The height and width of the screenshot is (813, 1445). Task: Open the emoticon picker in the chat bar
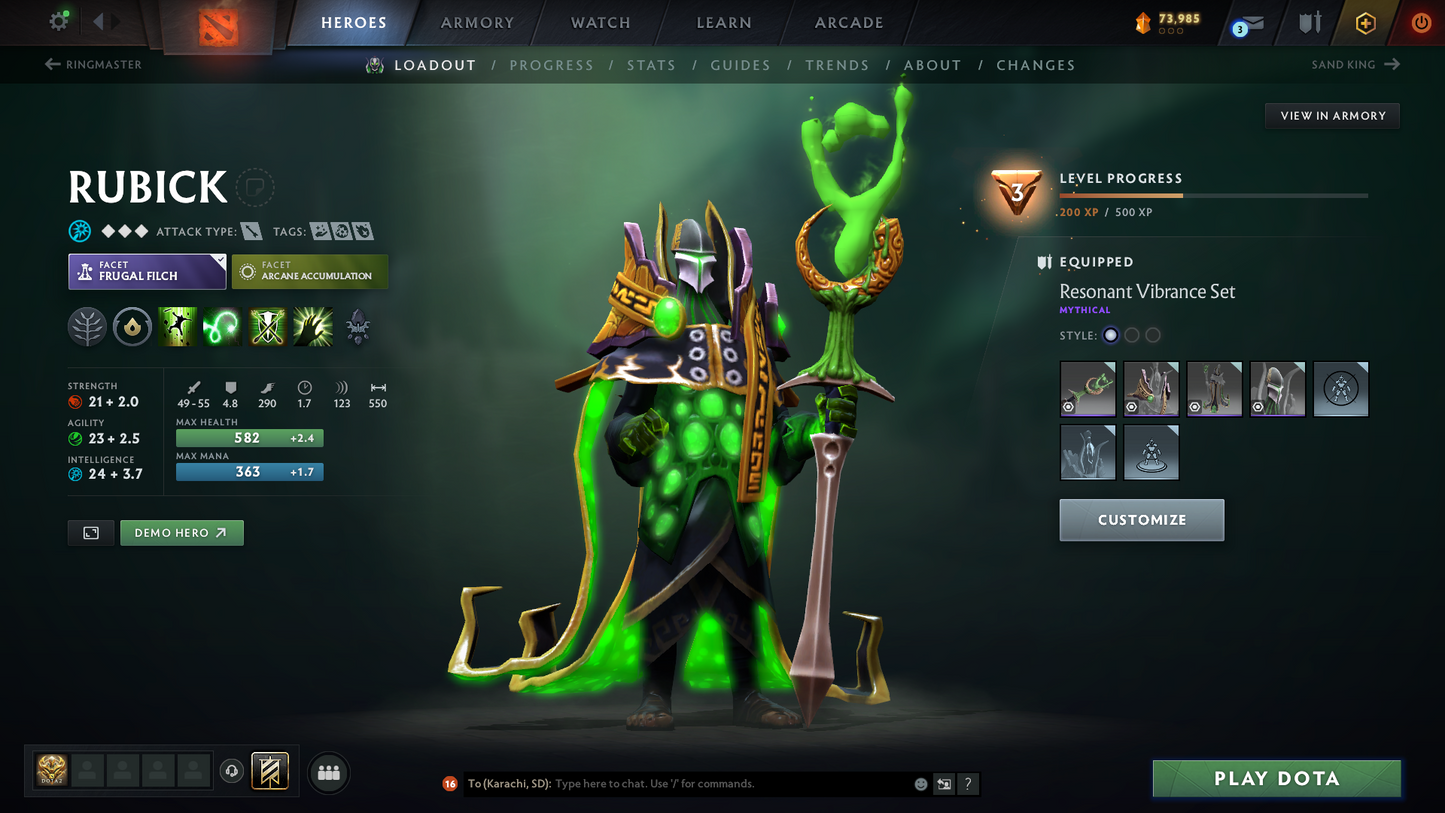[x=919, y=784]
